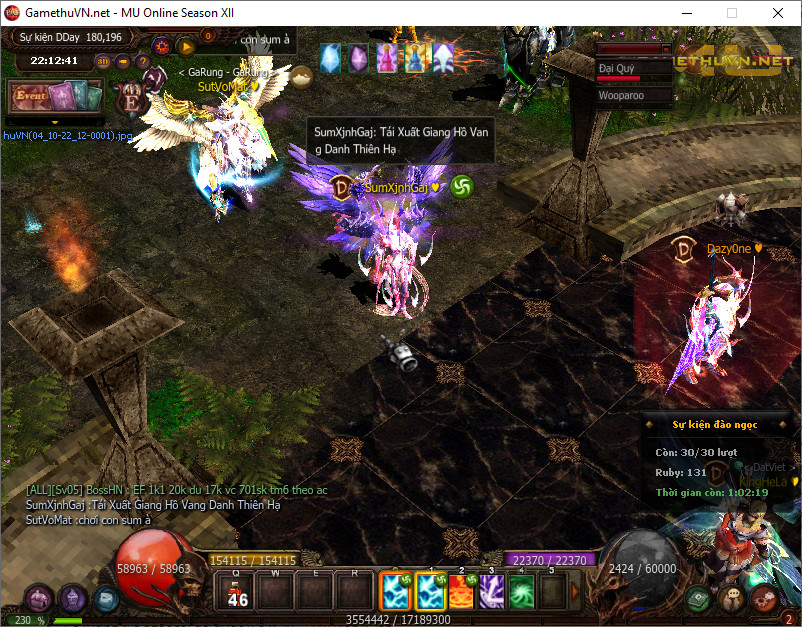Viewport: 802px width, 627px height.
Task: Open the purple helmet character icon
Action: (72, 599)
